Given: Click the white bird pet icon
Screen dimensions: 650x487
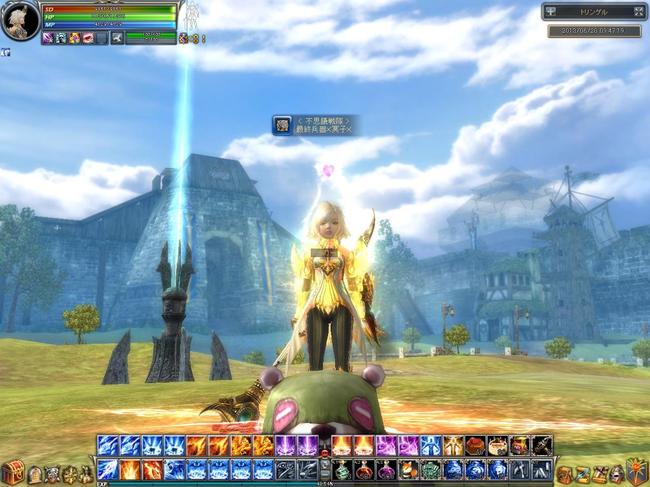Looking at the screenshot, I should [x=117, y=38].
